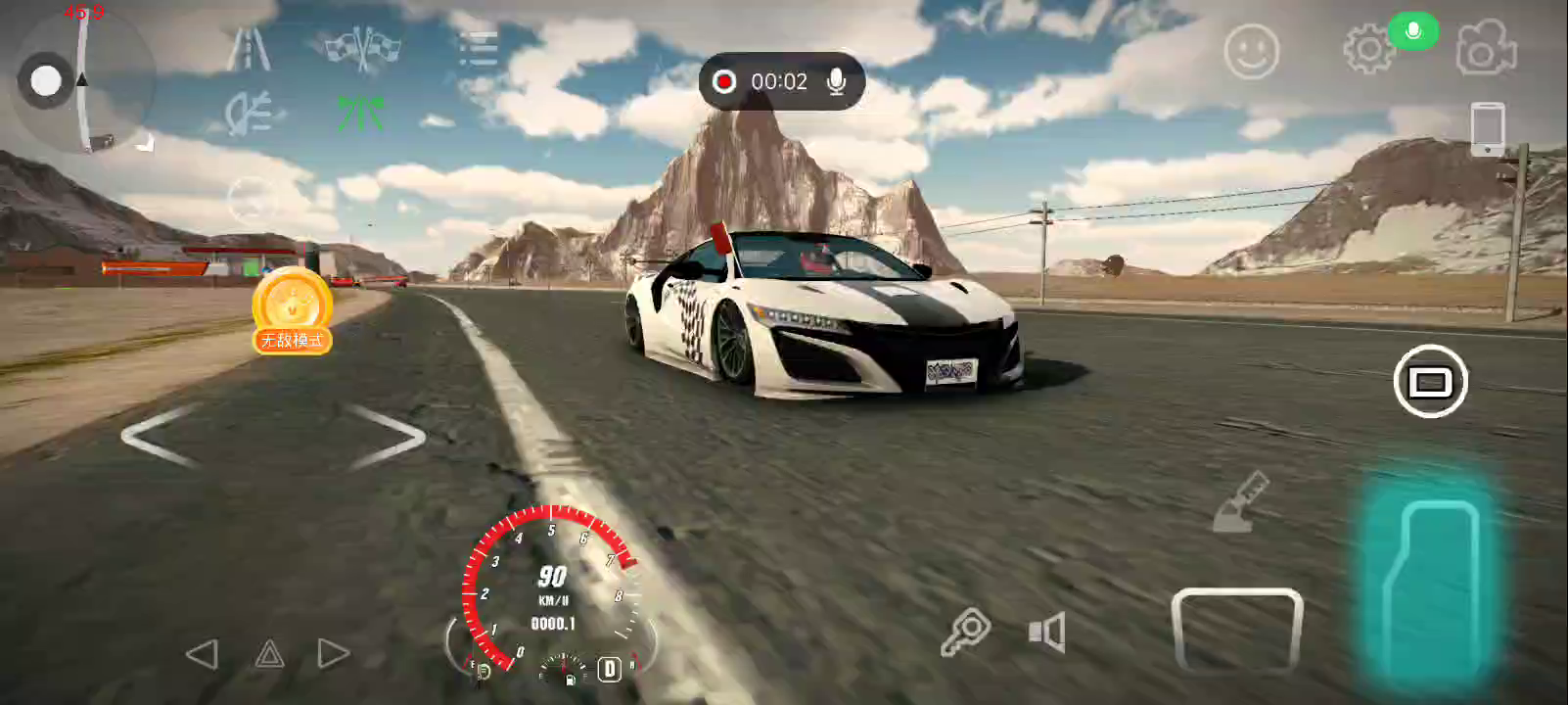The image size is (1568, 705).
Task: Switch camera view with the round button
Action: [x=1430, y=381]
